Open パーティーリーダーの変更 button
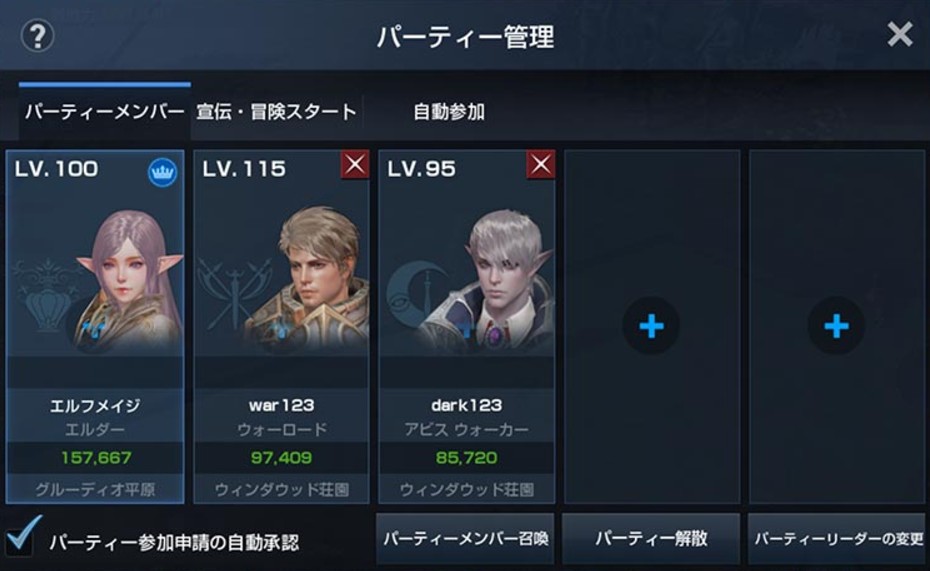This screenshot has width=930, height=571. click(x=837, y=539)
